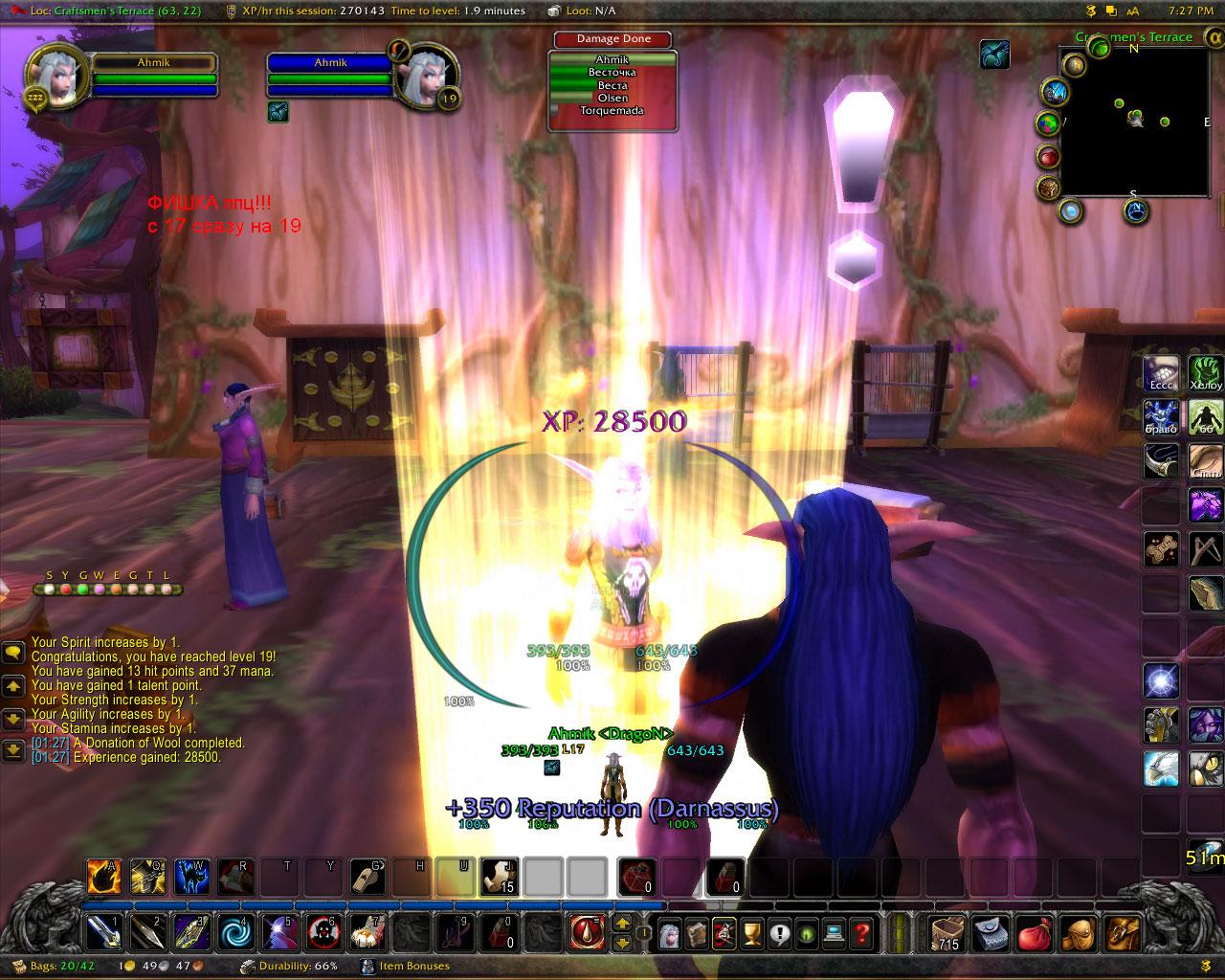The height and width of the screenshot is (980, 1225).
Task: Click the bone icon on the side bar
Action: click(1162, 548)
